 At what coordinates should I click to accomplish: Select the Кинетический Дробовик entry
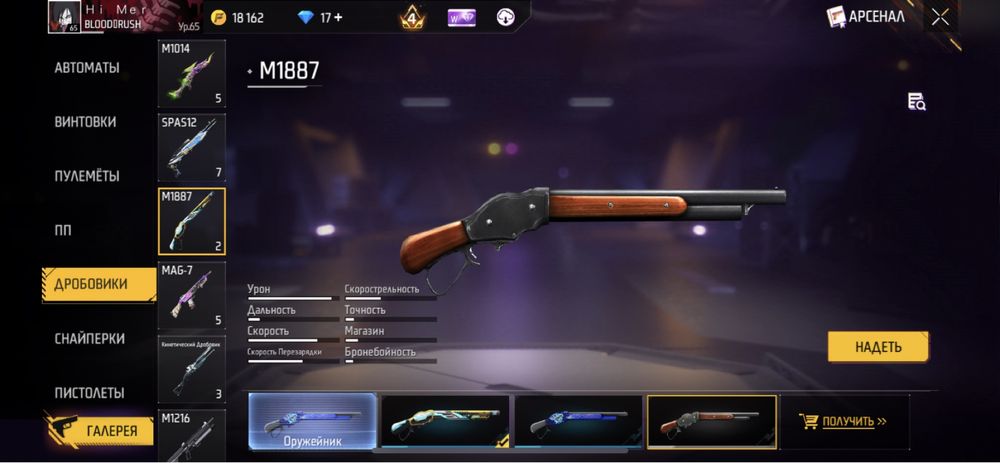click(x=192, y=369)
